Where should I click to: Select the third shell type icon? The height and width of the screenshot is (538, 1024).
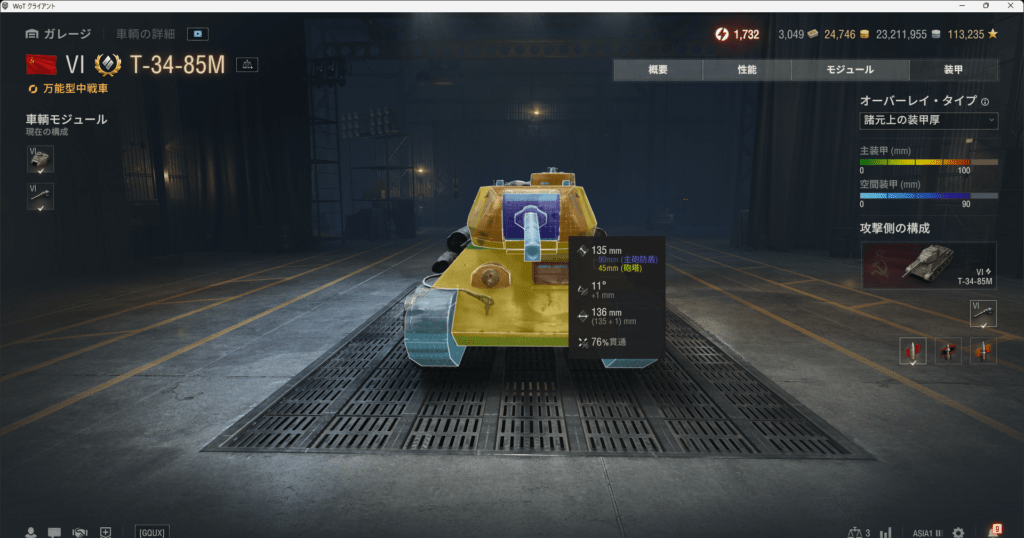pos(983,351)
